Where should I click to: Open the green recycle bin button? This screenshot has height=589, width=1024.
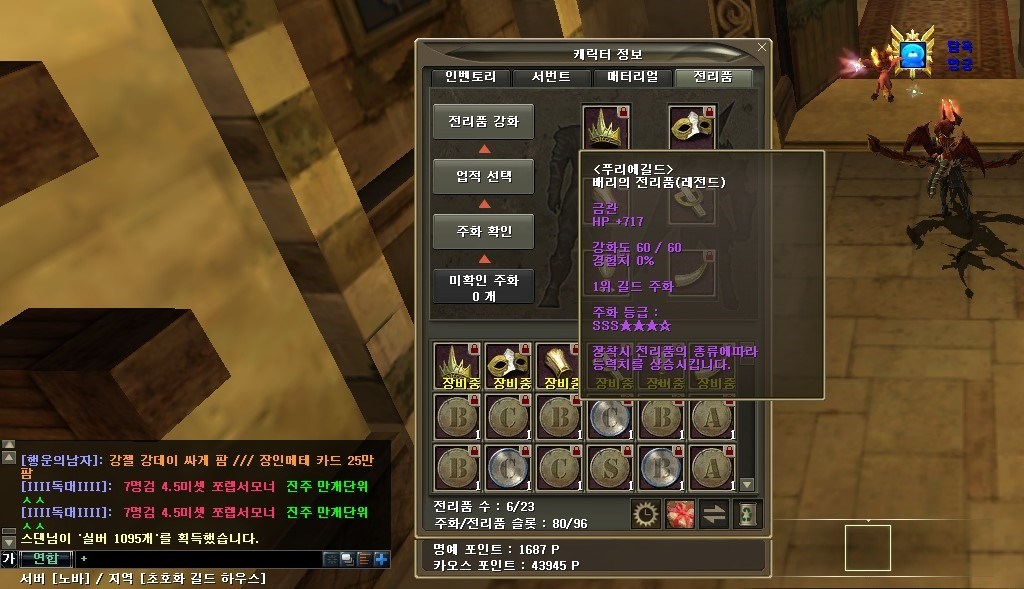(747, 513)
